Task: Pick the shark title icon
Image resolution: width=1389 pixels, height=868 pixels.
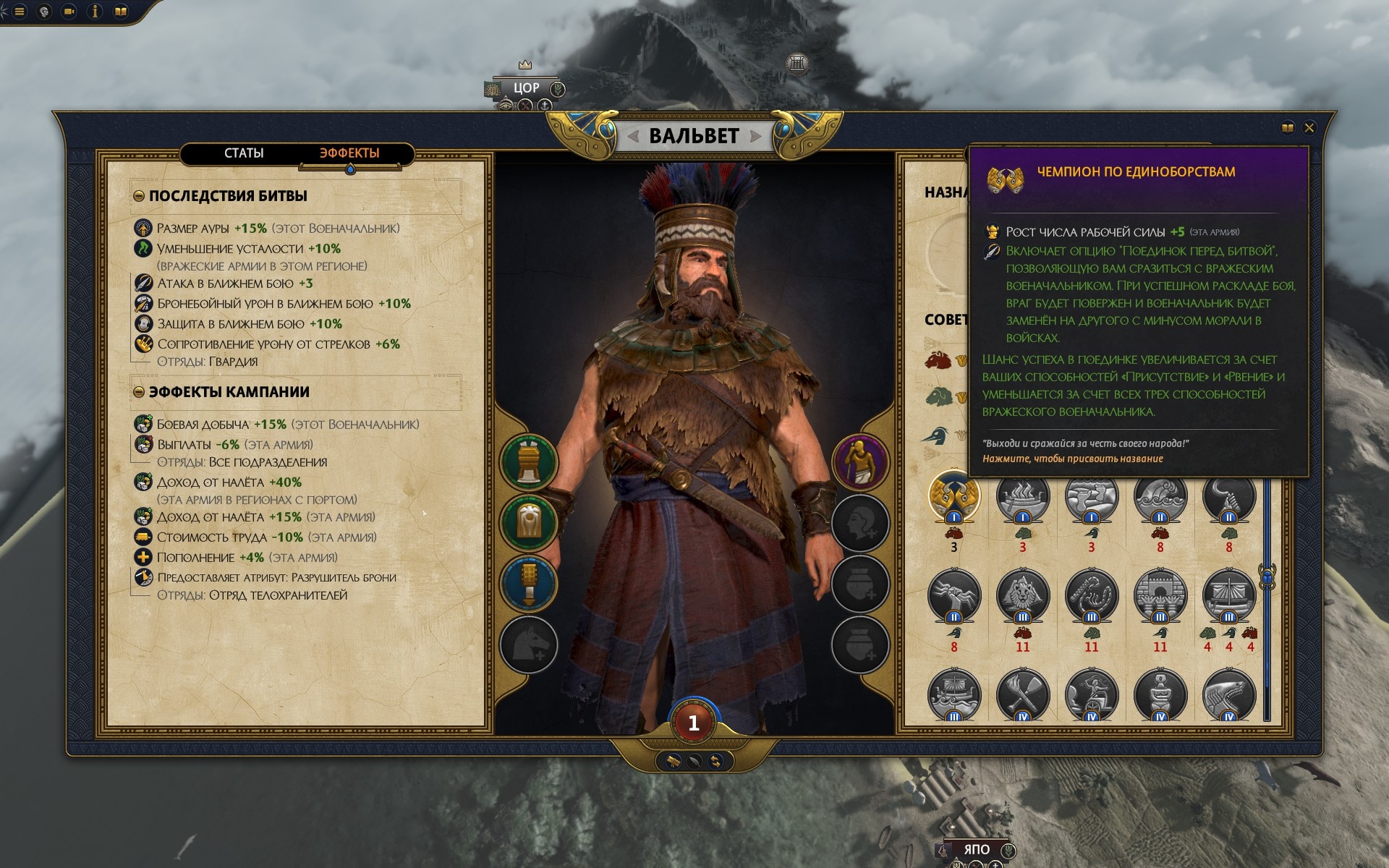Action: pos(1228,693)
